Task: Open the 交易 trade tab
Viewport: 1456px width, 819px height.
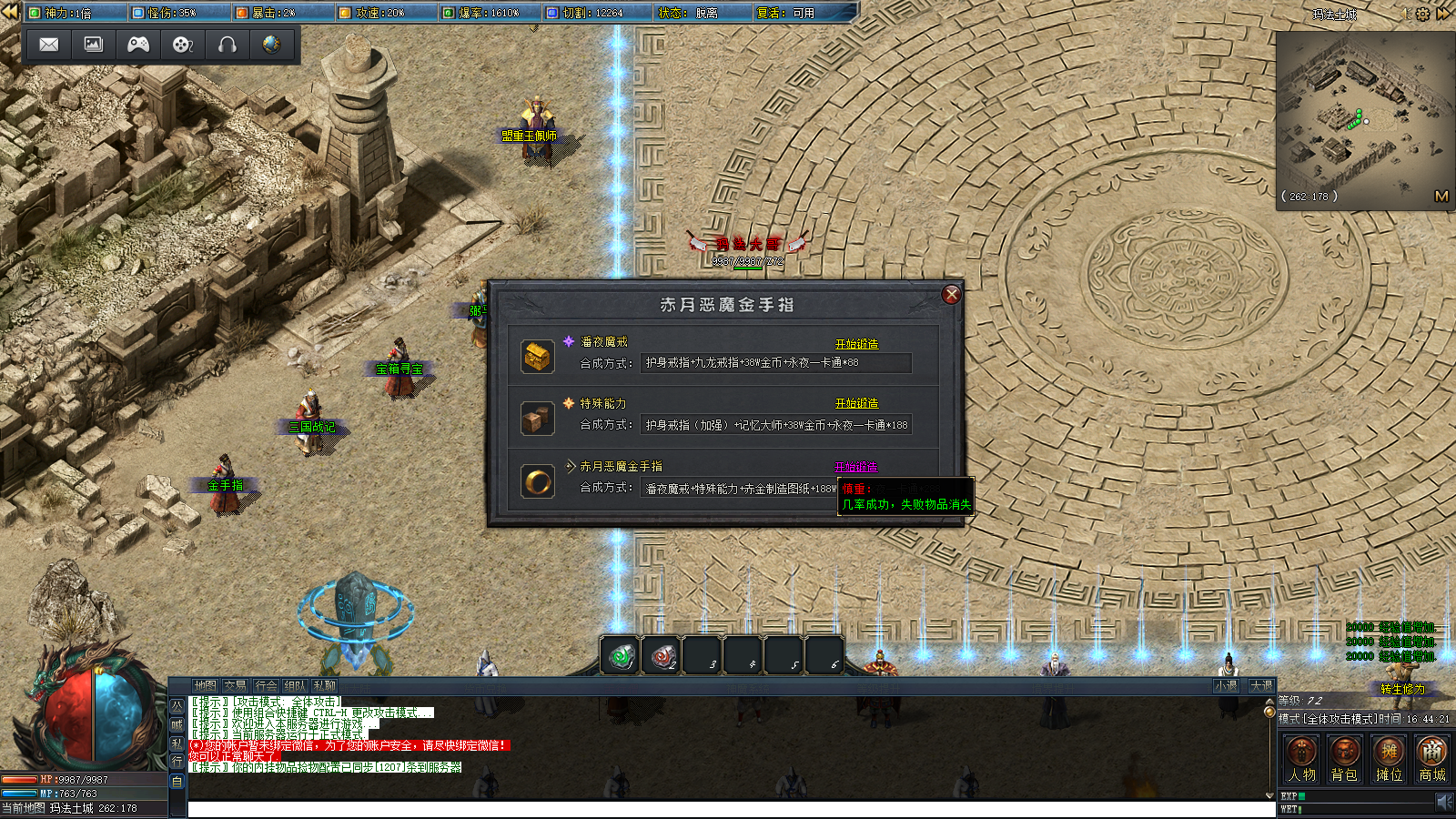Action: 235,686
